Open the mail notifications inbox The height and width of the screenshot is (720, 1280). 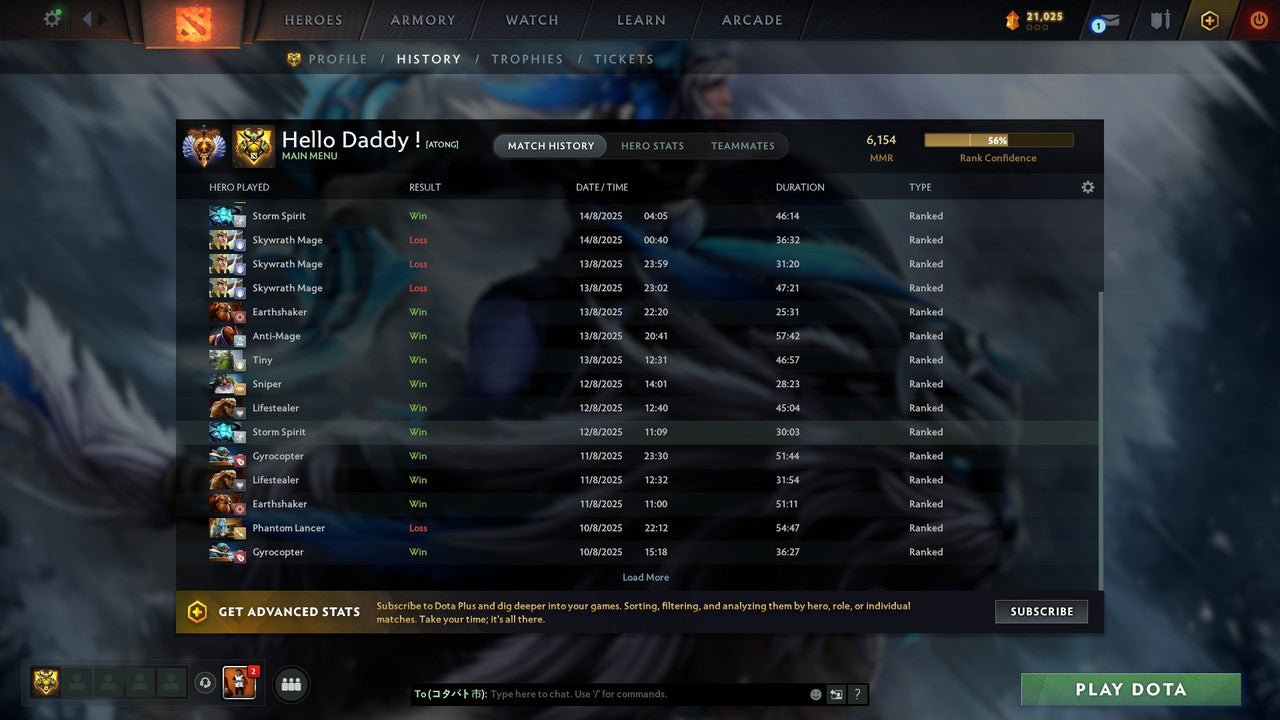coord(1106,20)
